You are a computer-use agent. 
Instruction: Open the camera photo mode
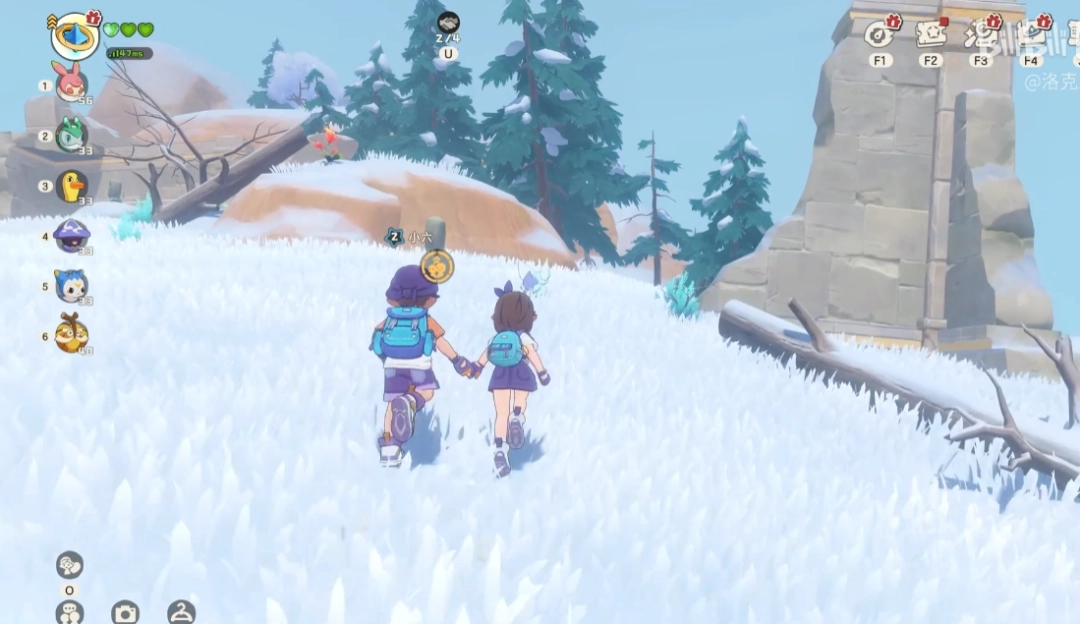(125, 612)
